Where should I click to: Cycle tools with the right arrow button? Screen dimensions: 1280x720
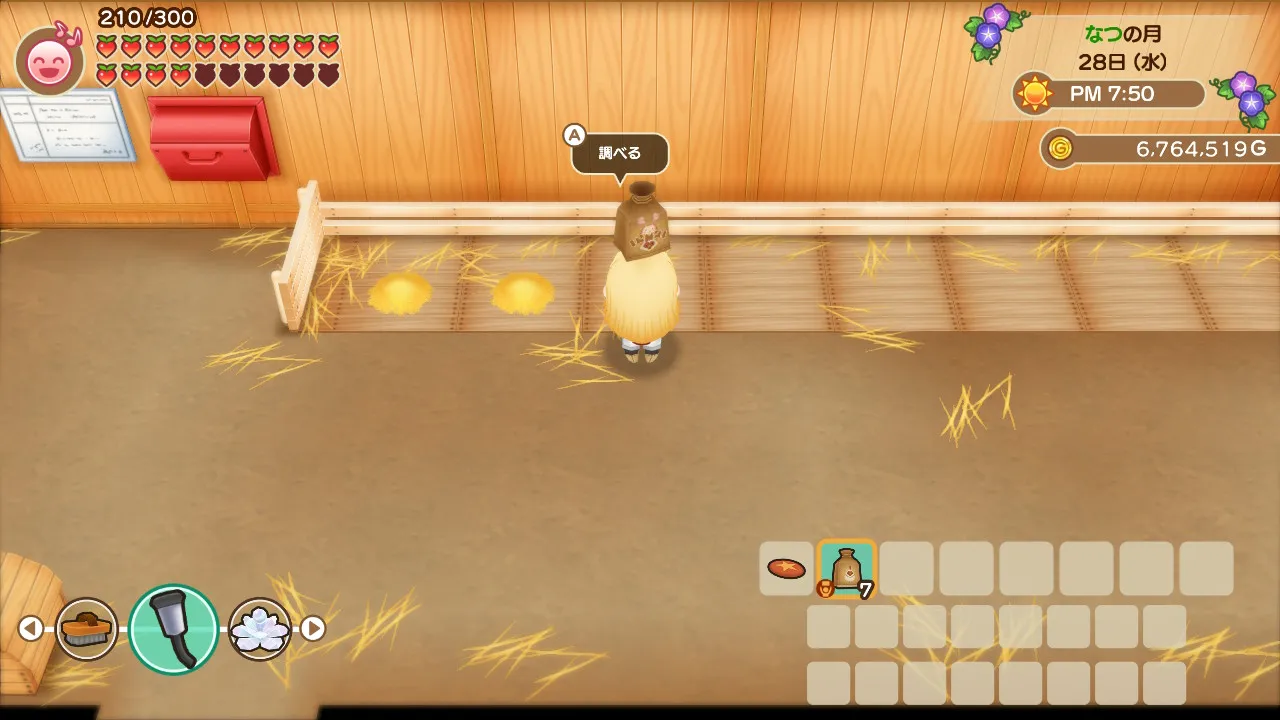(x=313, y=628)
